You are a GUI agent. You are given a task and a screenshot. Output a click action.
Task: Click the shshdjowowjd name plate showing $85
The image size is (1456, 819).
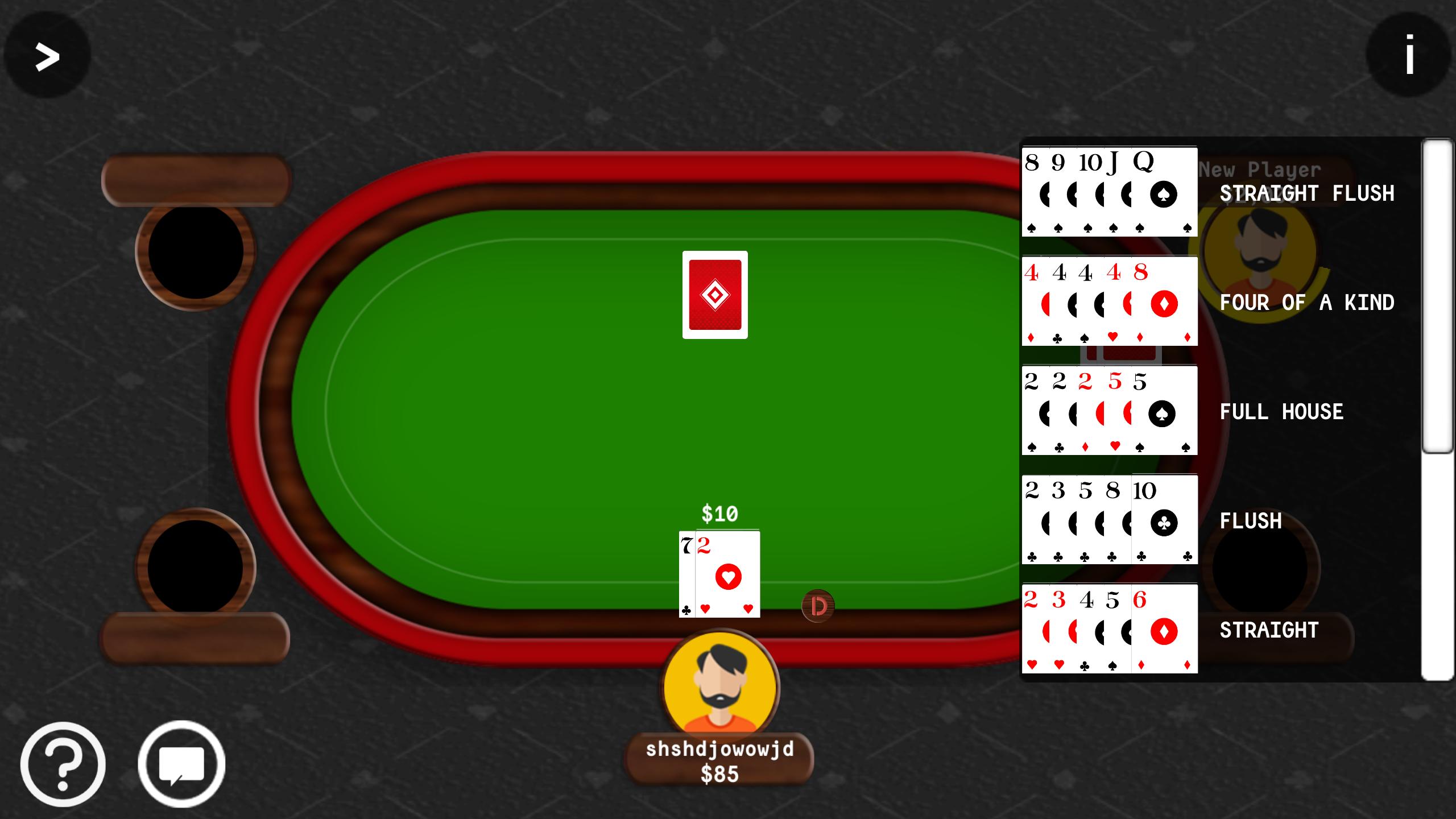coord(718,760)
